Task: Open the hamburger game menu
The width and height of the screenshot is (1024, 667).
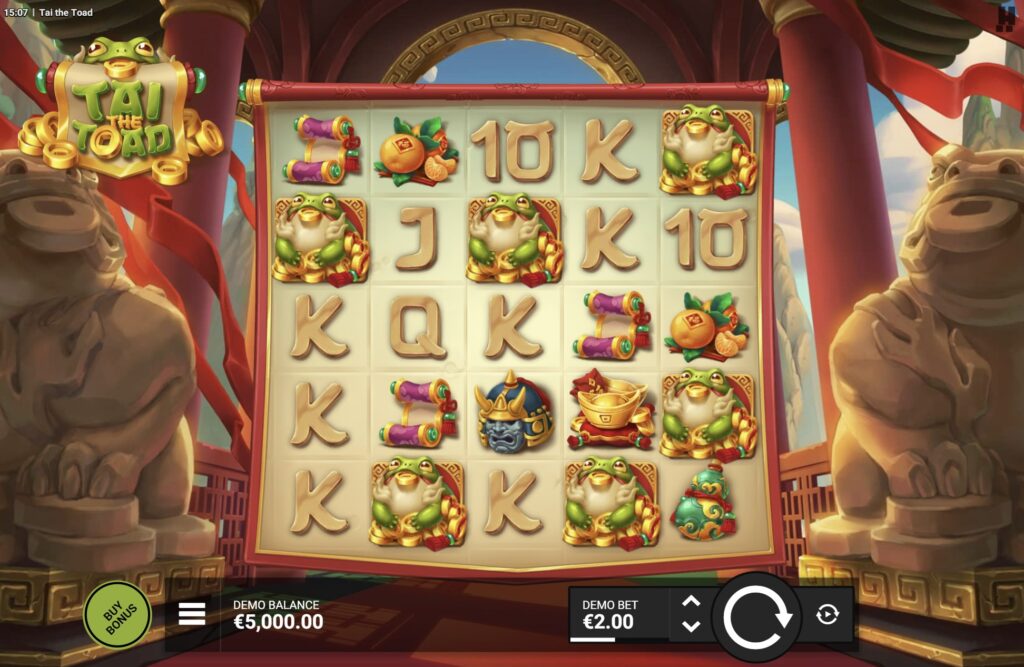Action: click(x=192, y=614)
